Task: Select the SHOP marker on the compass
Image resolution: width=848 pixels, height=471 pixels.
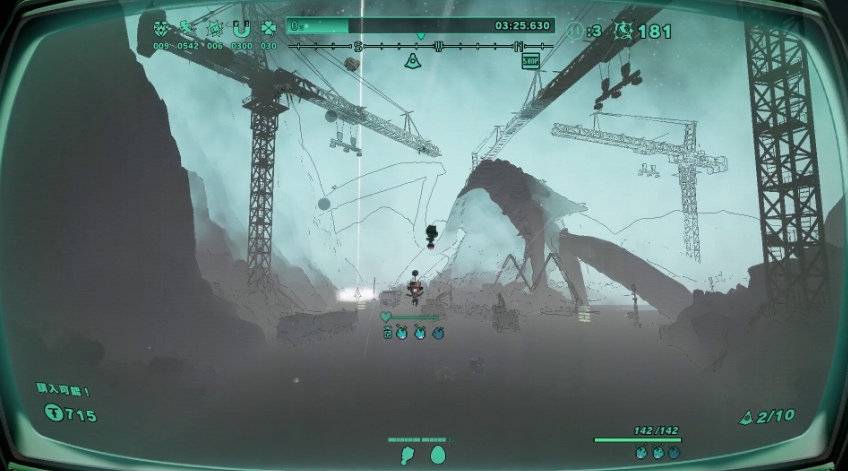Action: 530,61
